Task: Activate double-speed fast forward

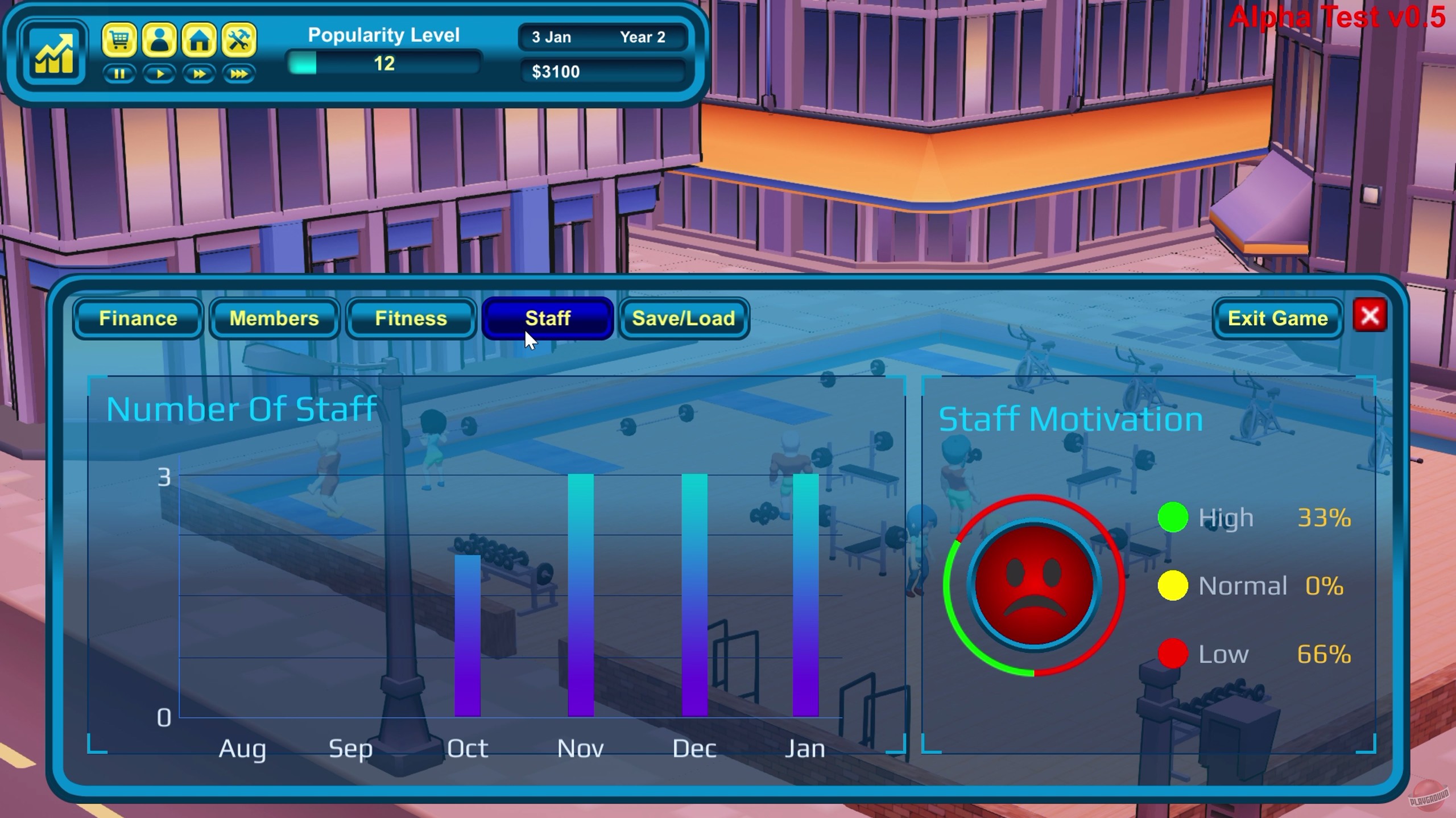Action: [200, 74]
